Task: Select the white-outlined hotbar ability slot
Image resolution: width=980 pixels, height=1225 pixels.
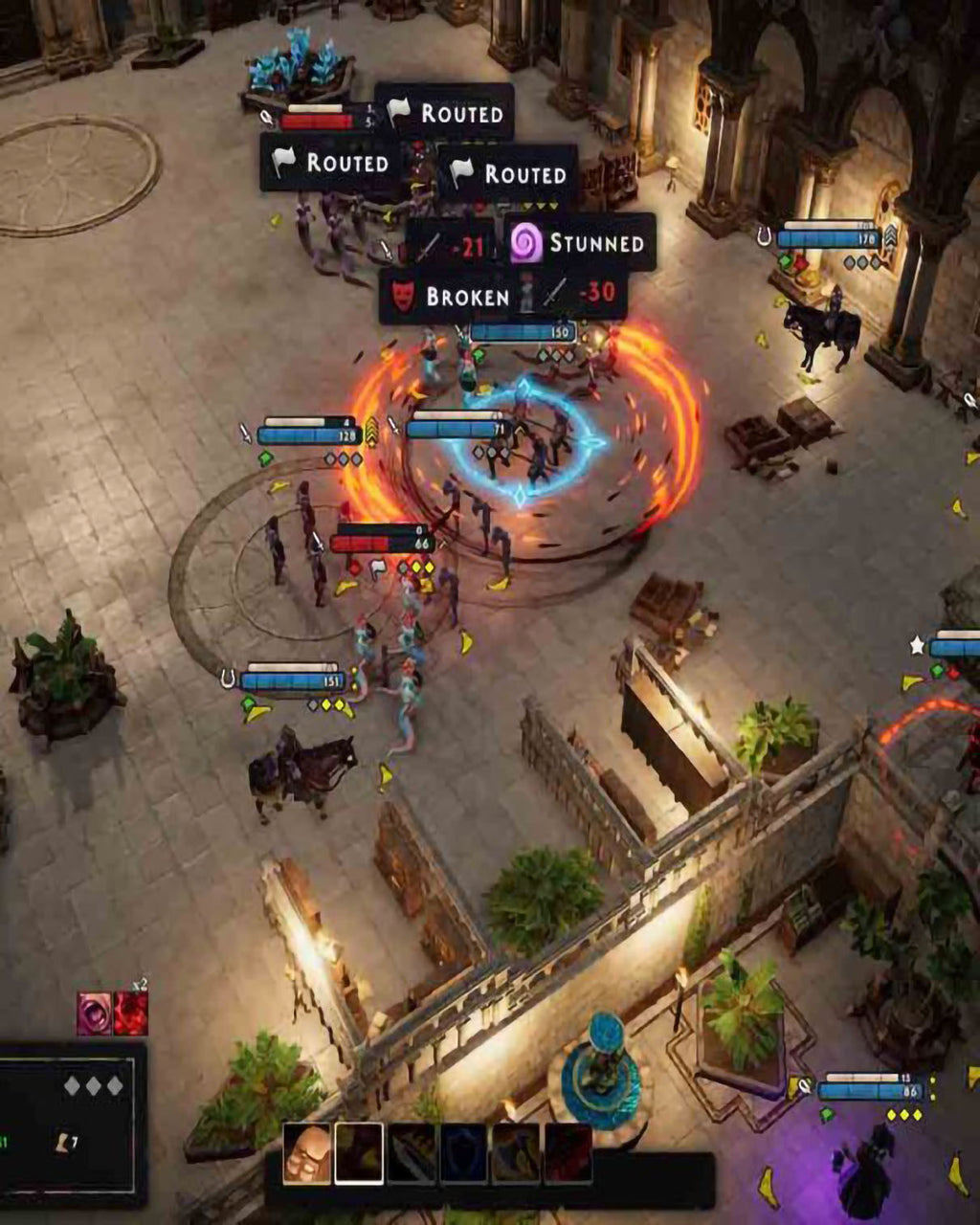Action: tap(359, 1153)
